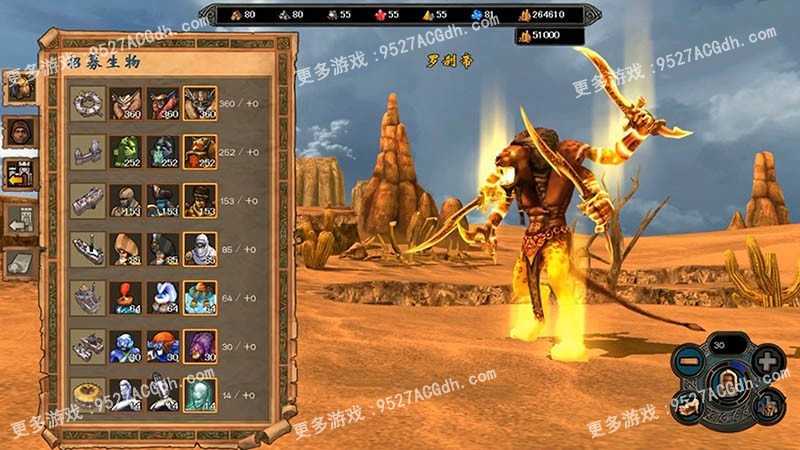Screen dimensions: 800x450
Task: Open the scroll-shaped tab at the bottom of the sidebar
Action: 19,262
